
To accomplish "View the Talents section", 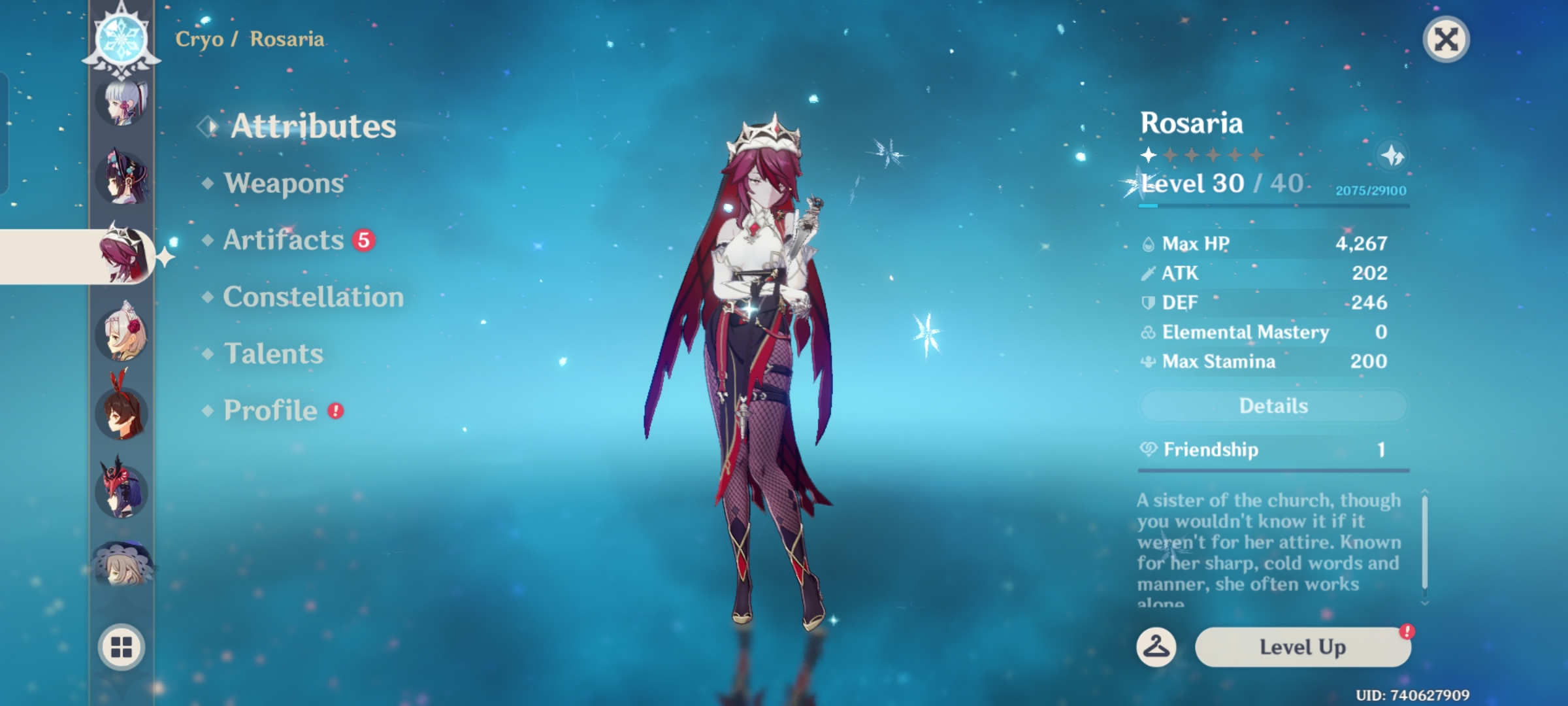I will (x=274, y=354).
